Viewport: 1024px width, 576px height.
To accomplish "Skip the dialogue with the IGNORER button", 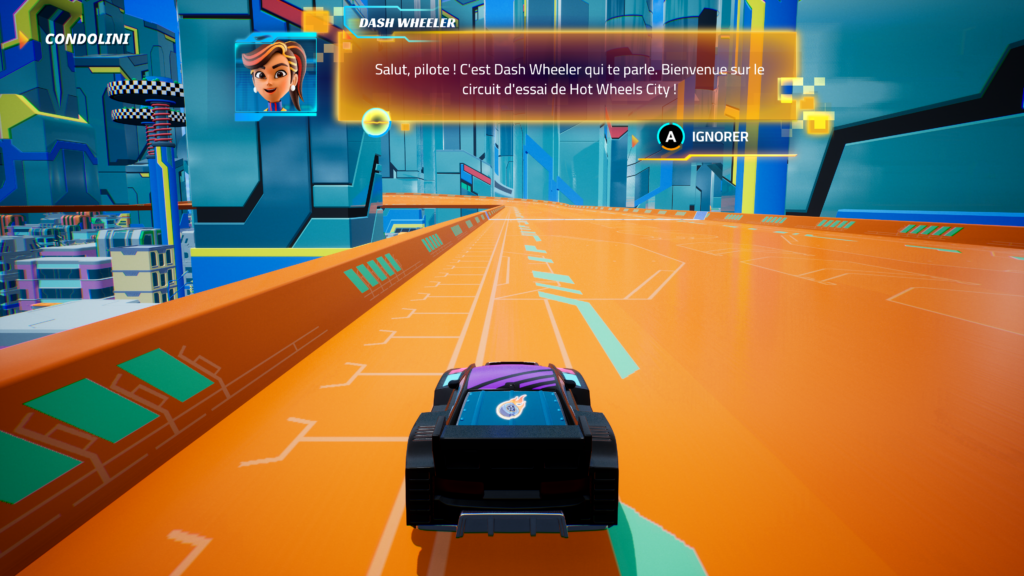I will coord(703,136).
